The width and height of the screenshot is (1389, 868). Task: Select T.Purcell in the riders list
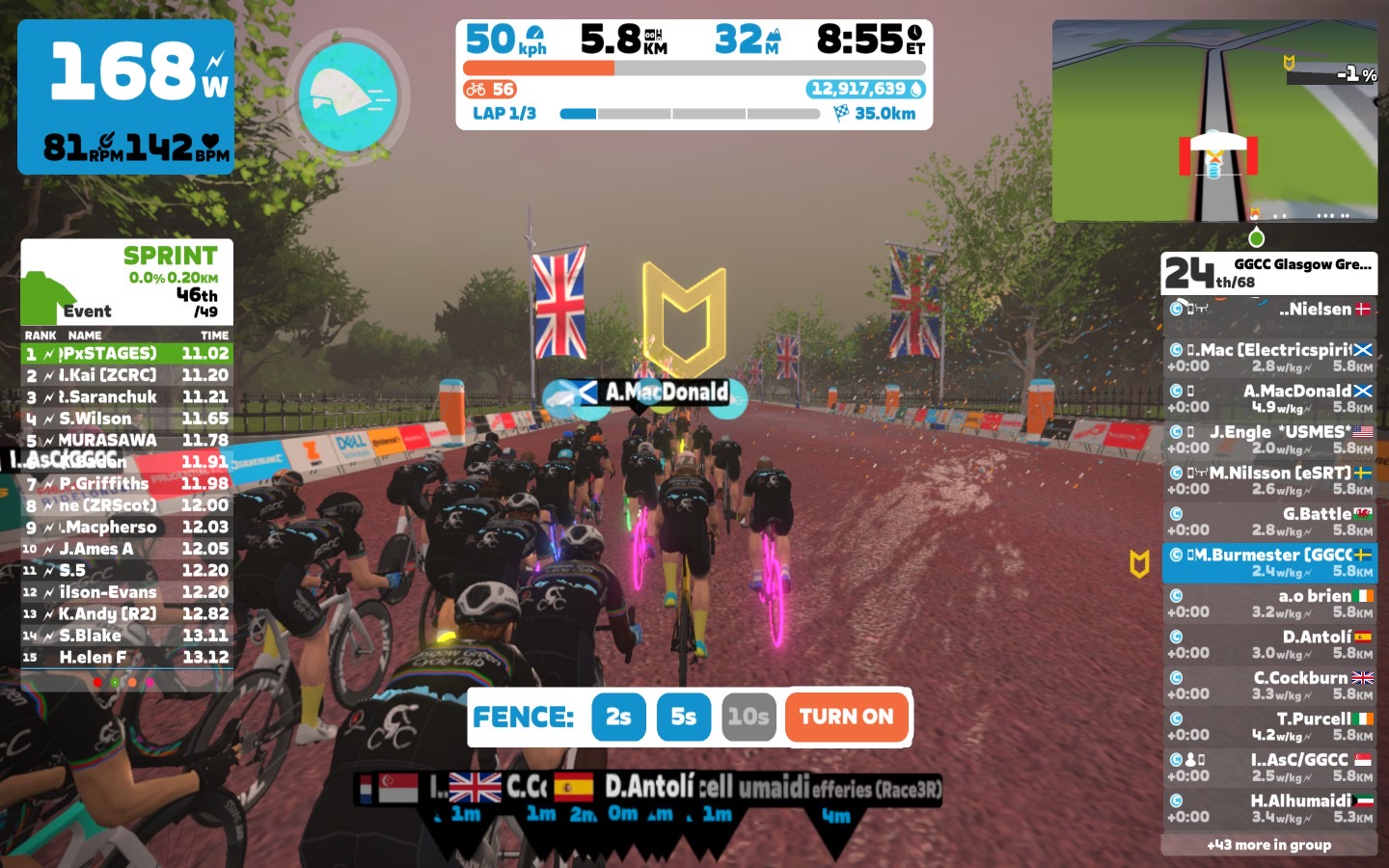pyautogui.click(x=1269, y=726)
